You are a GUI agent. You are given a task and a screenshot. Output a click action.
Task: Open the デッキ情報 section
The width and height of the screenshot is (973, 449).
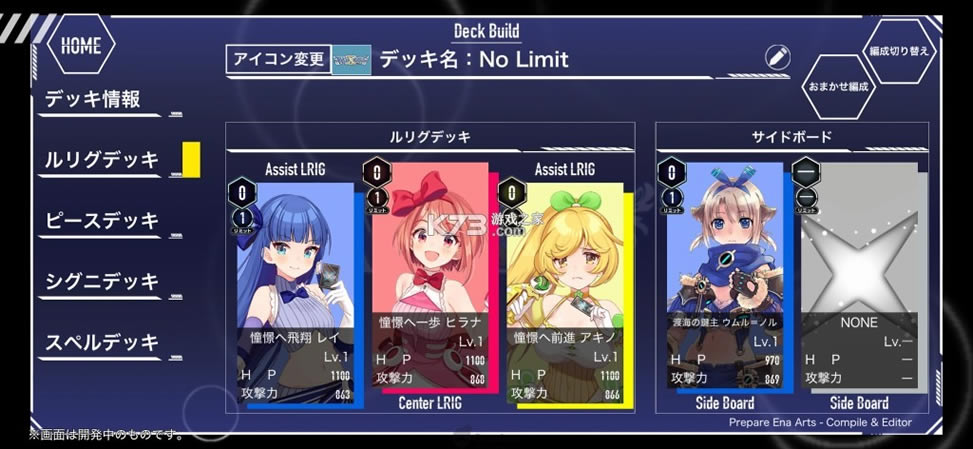click(x=93, y=99)
